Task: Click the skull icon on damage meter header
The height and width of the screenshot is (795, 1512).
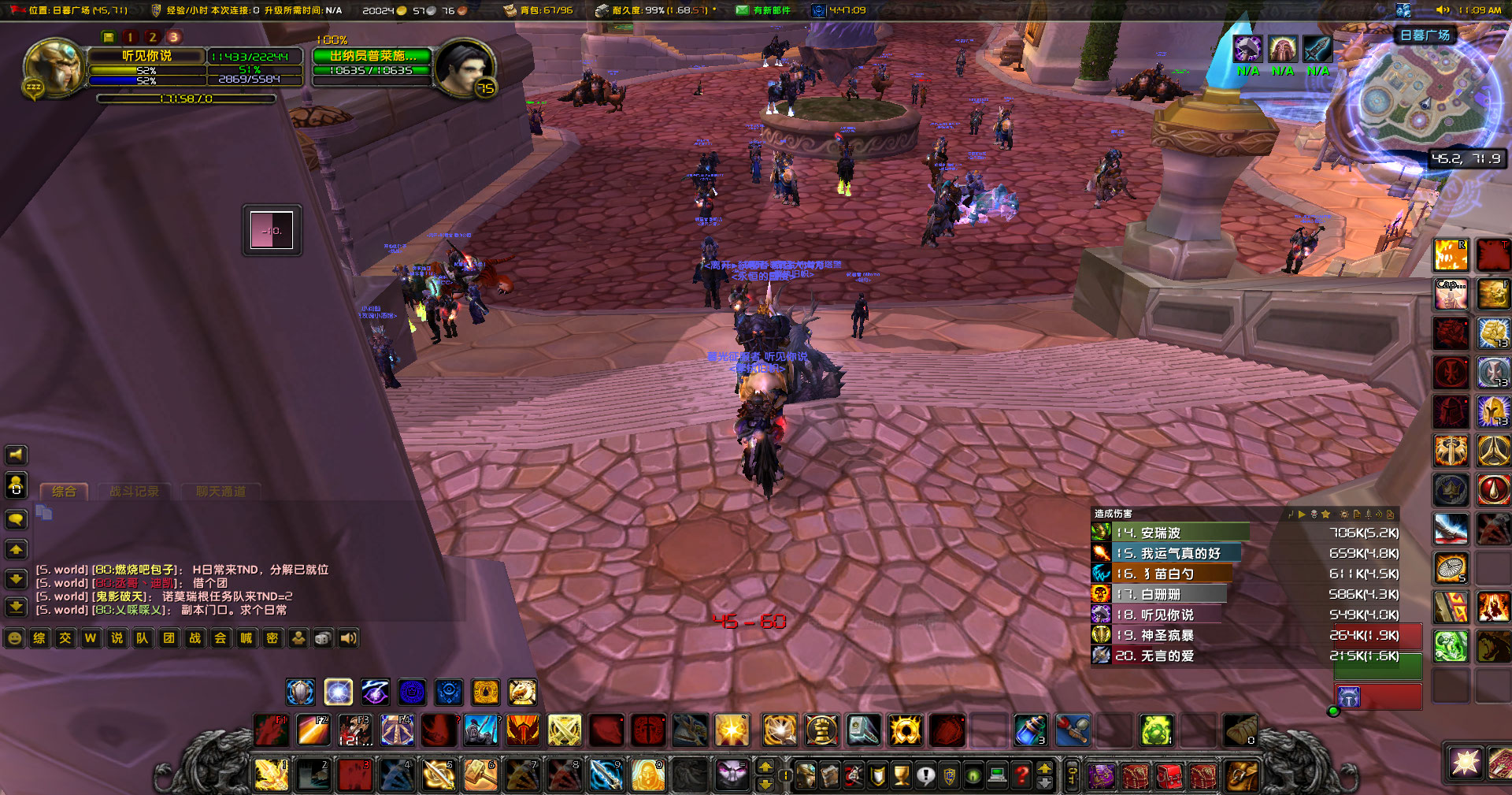Action: point(1314,515)
